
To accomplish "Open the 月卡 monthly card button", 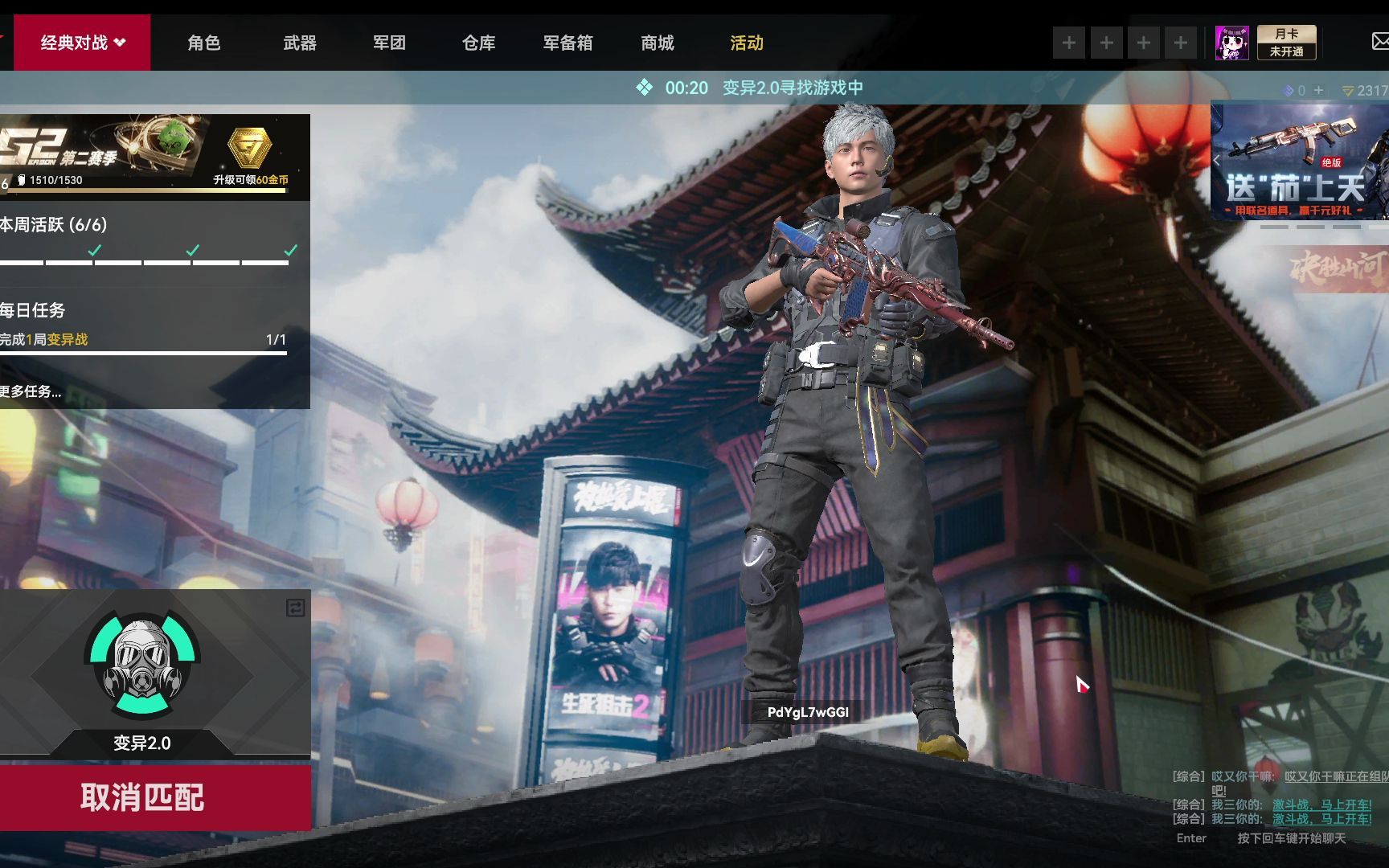I will point(1286,43).
